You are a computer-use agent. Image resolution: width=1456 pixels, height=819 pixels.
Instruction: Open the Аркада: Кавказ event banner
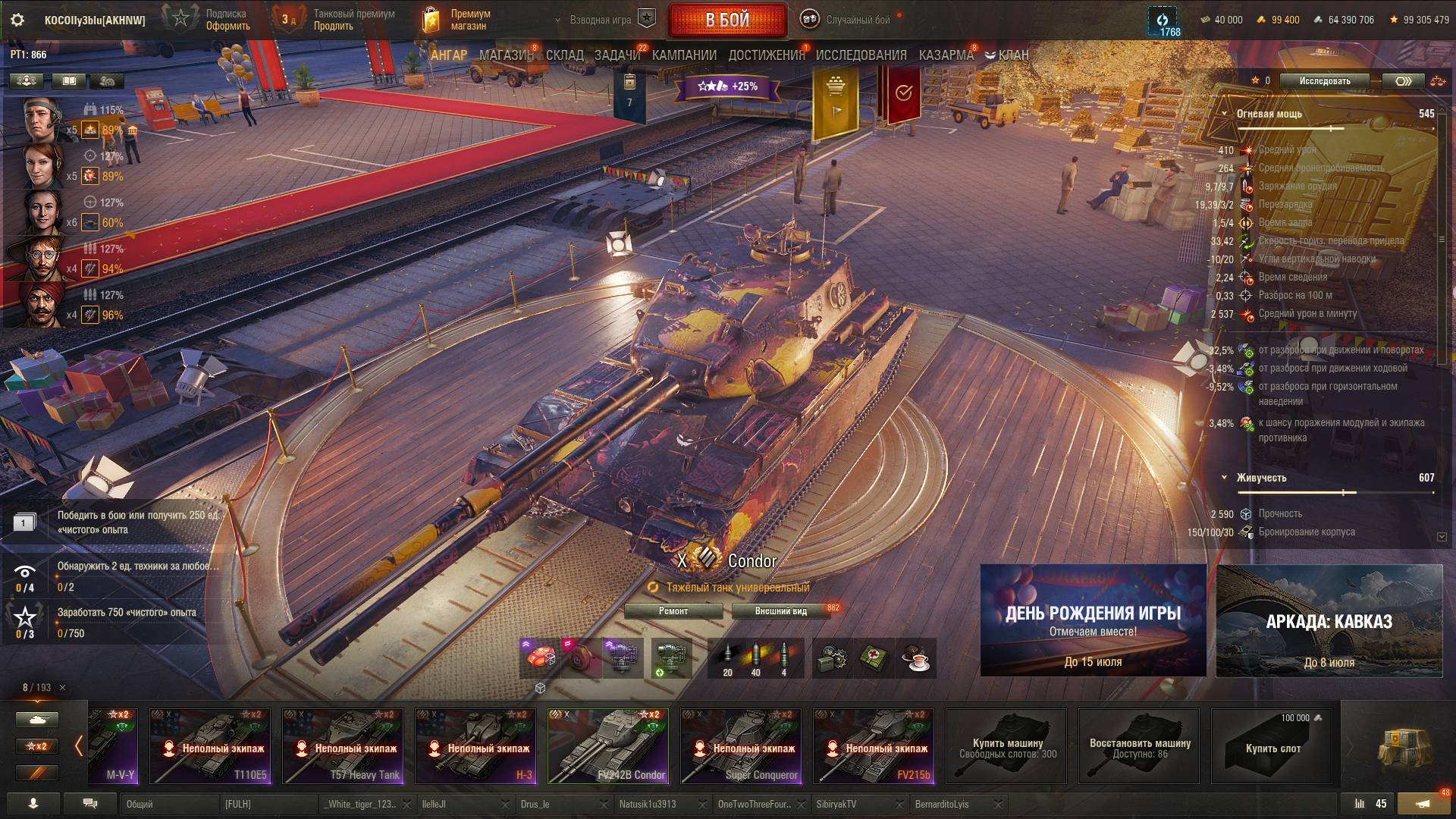tap(1329, 620)
